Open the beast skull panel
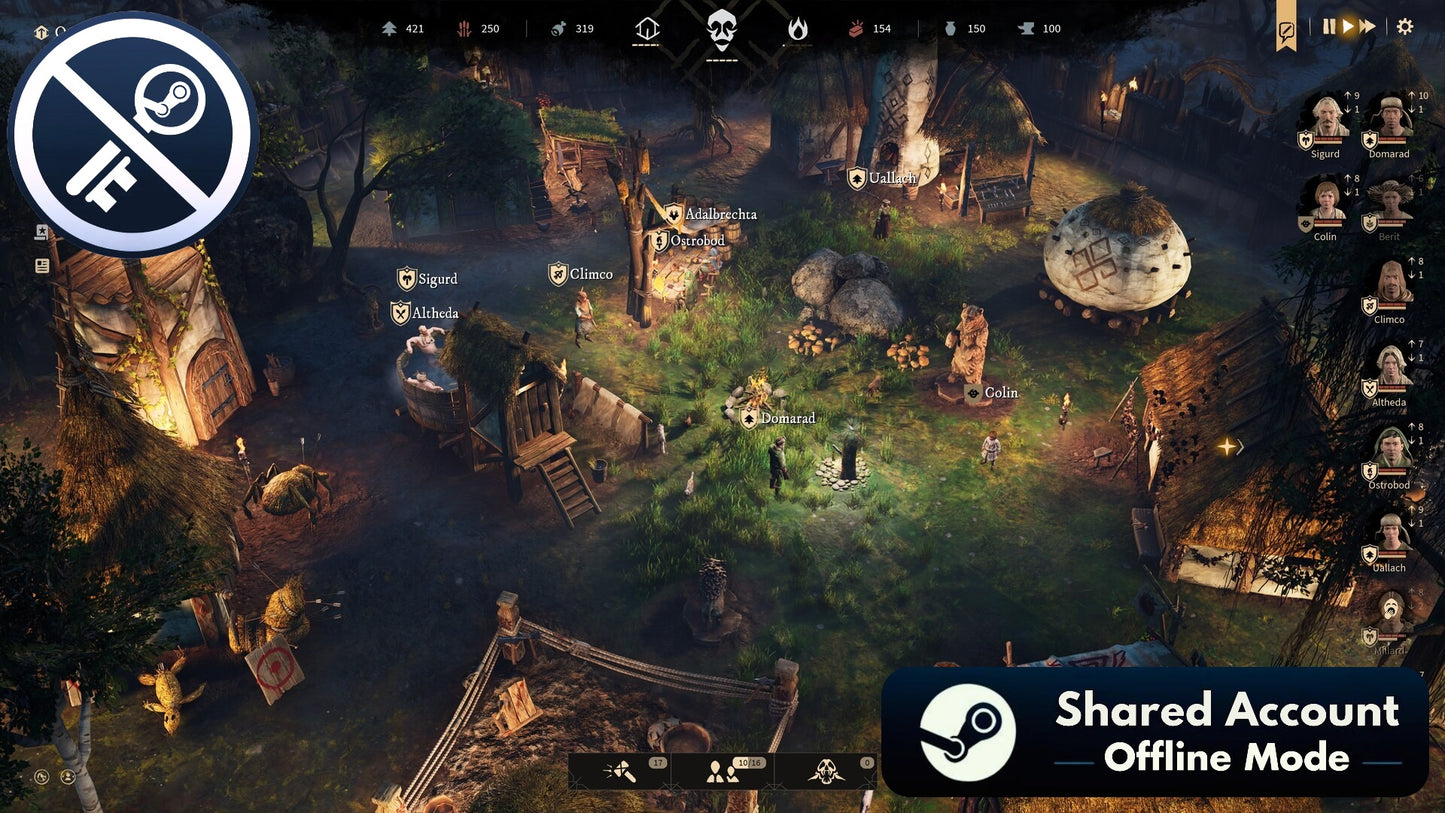 (825, 771)
